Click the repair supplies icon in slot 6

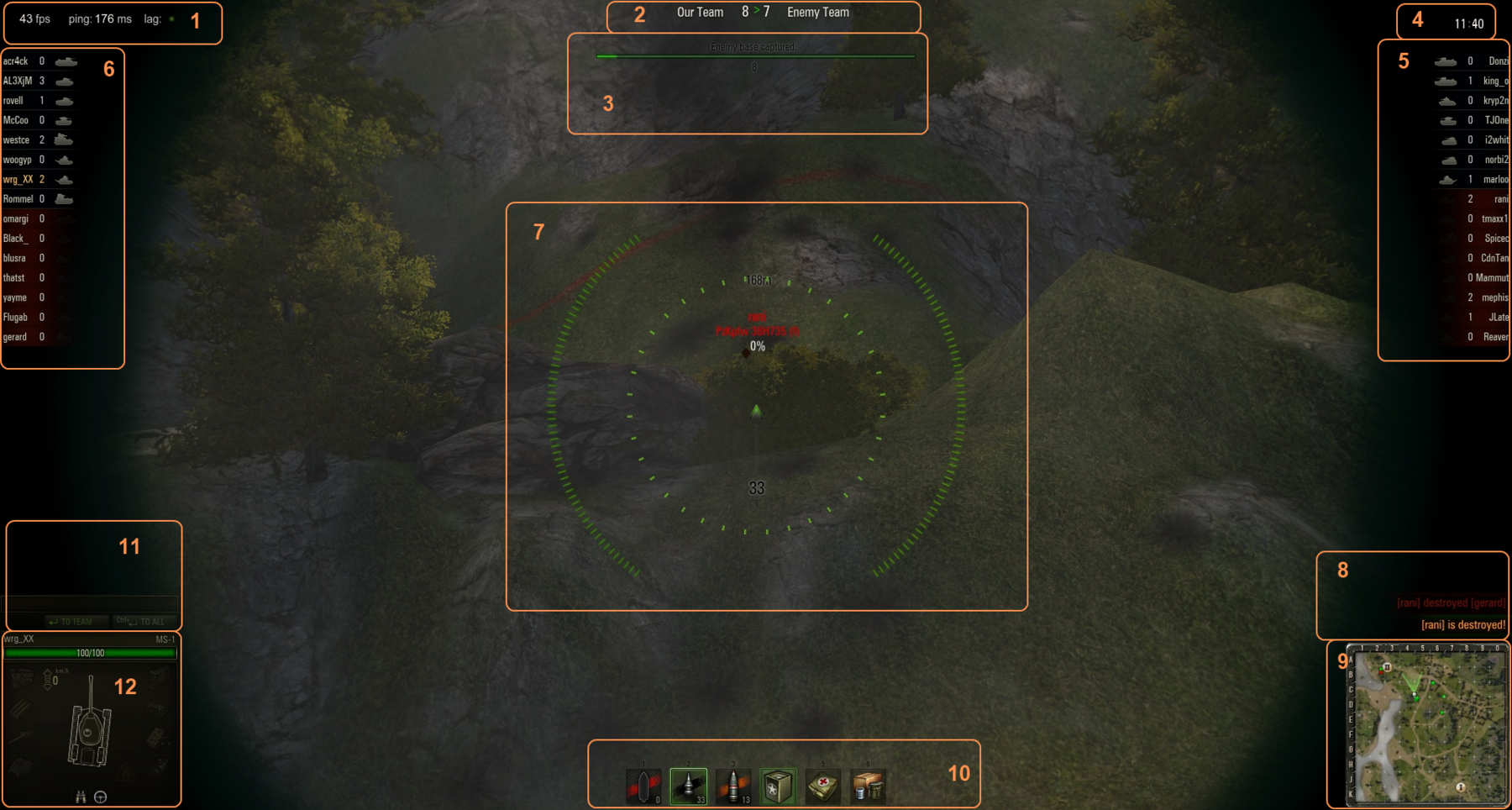[x=868, y=786]
